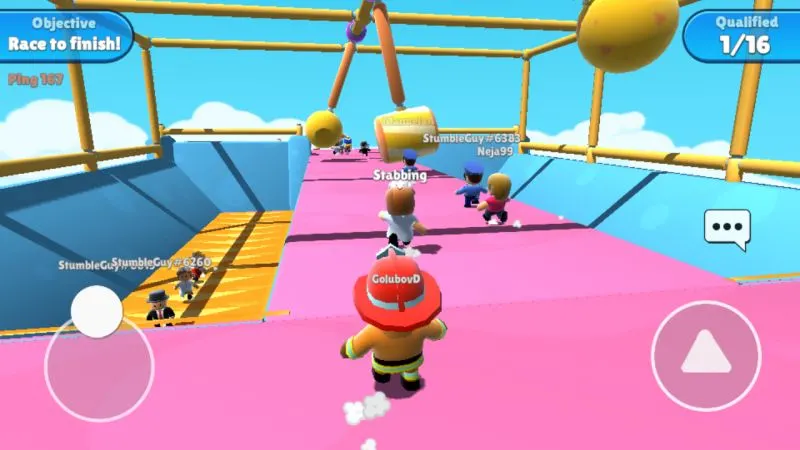This screenshot has height=450, width=800.
Task: Touch the virtual joystick thumb knob
Action: click(x=97, y=311)
